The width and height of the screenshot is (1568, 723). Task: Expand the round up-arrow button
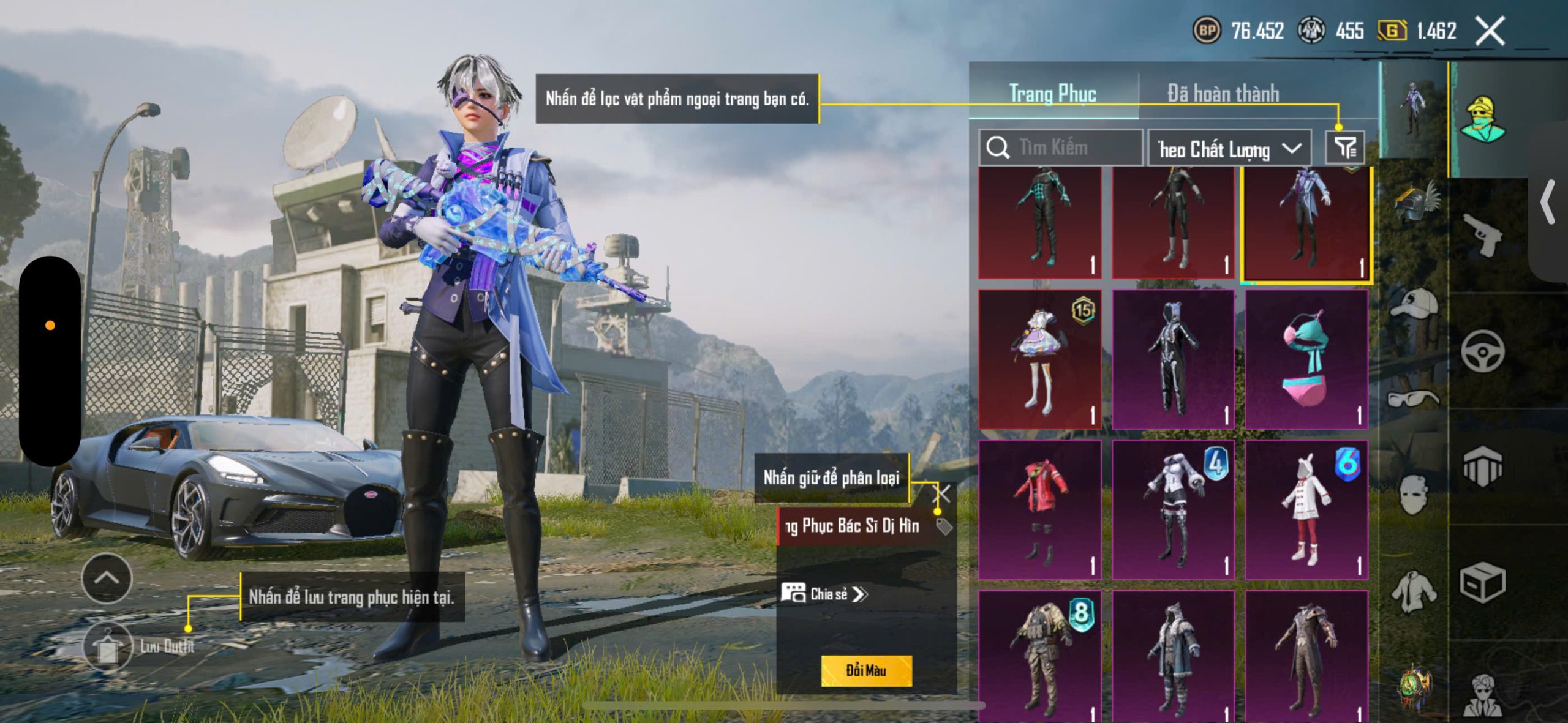coord(107,578)
